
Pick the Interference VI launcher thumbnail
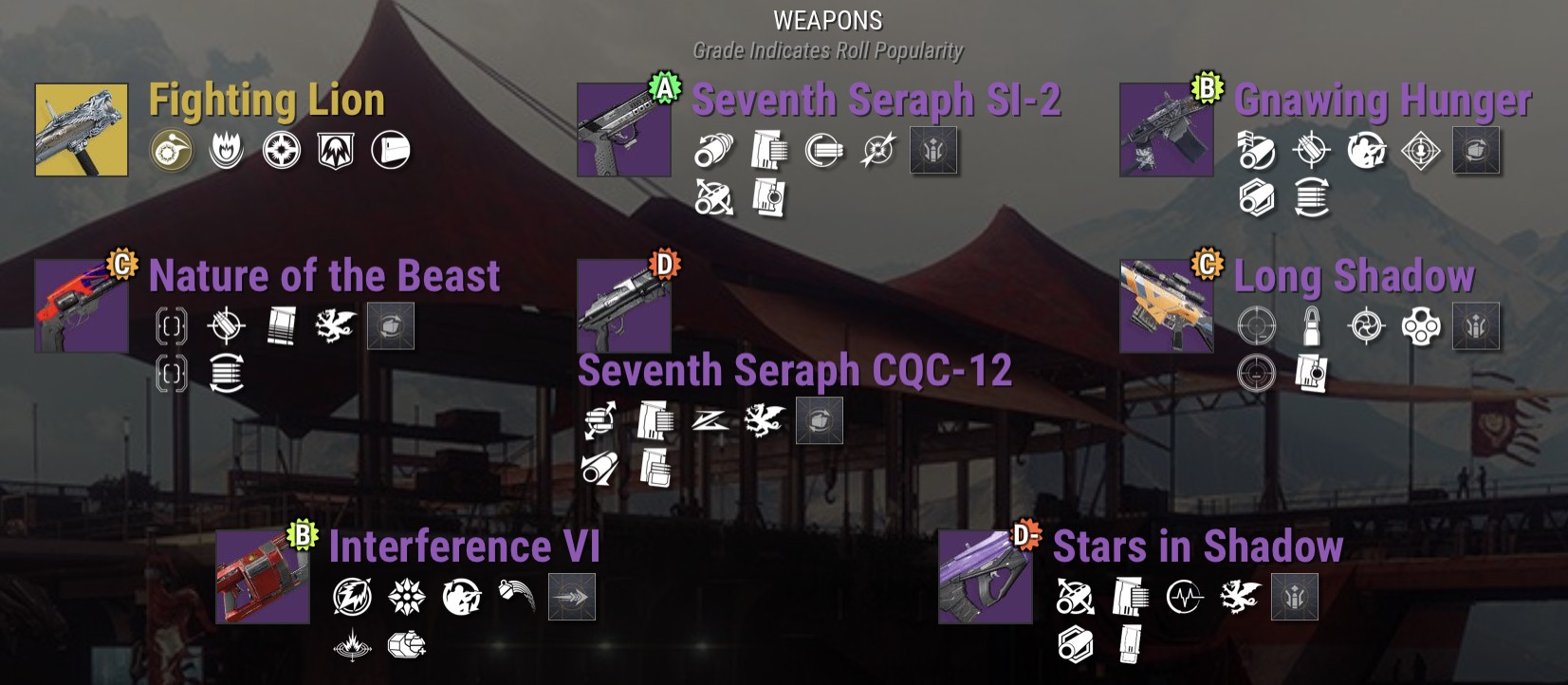click(x=263, y=576)
